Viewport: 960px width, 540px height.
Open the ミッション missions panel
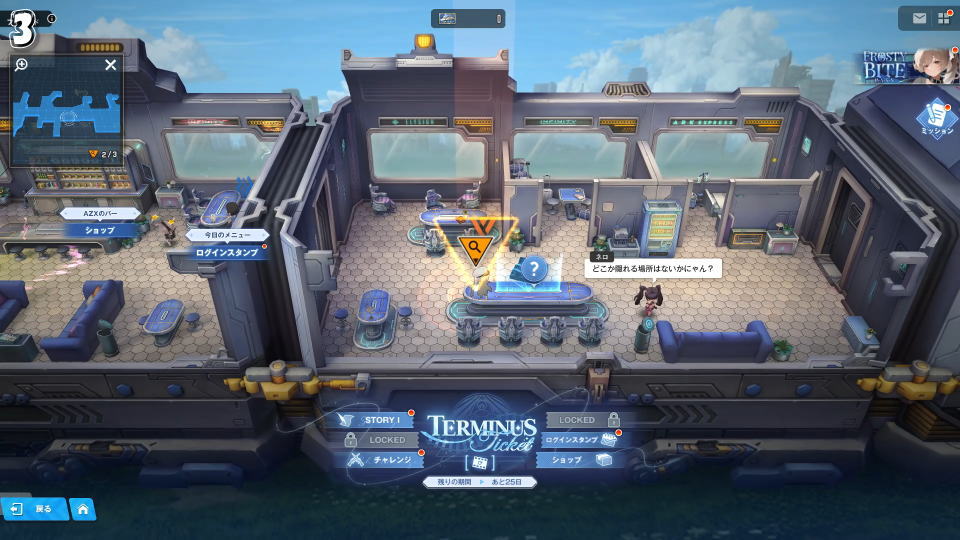click(x=937, y=119)
